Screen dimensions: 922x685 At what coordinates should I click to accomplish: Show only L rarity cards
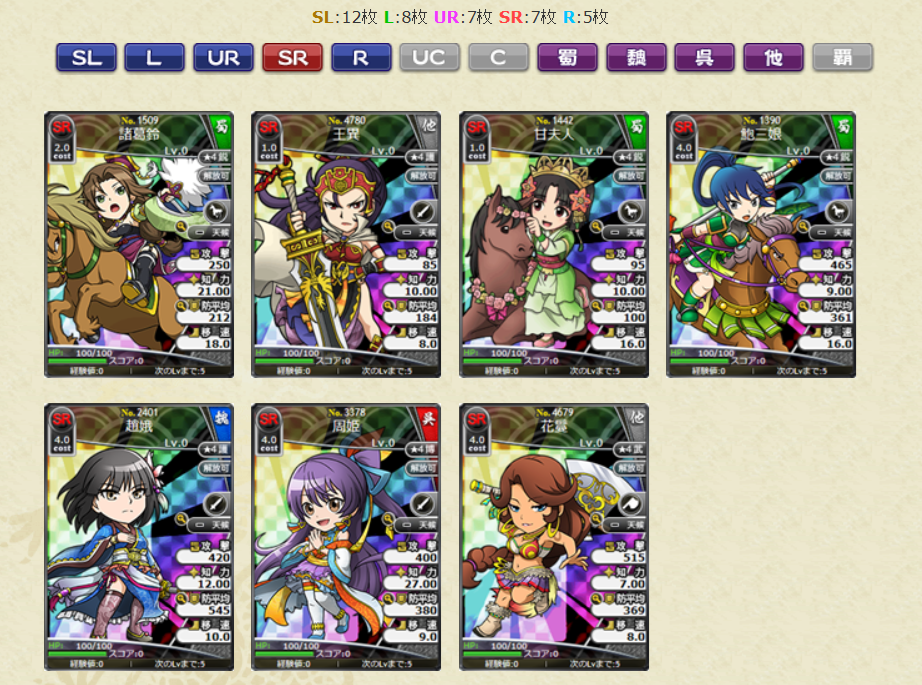point(154,58)
